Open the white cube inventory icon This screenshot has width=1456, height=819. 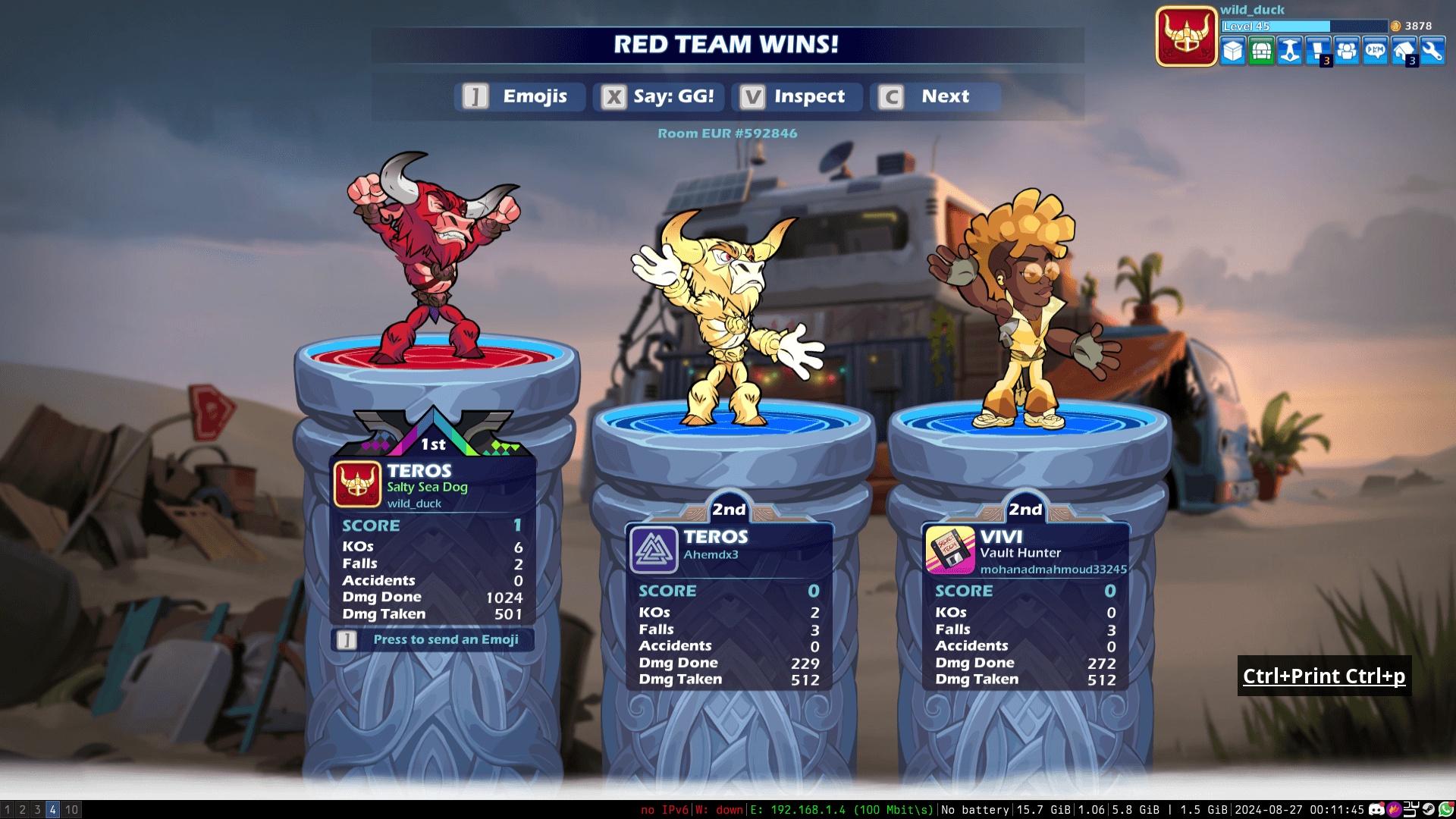pos(1233,52)
